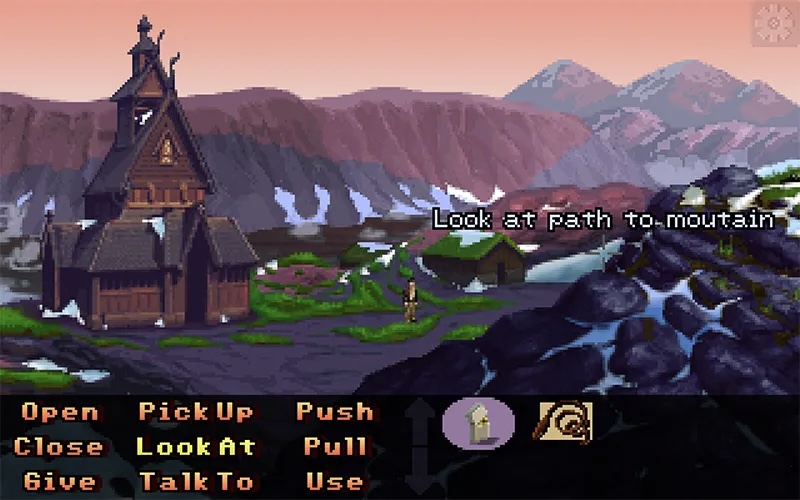Select the coiled whip inventory item

pos(565,422)
